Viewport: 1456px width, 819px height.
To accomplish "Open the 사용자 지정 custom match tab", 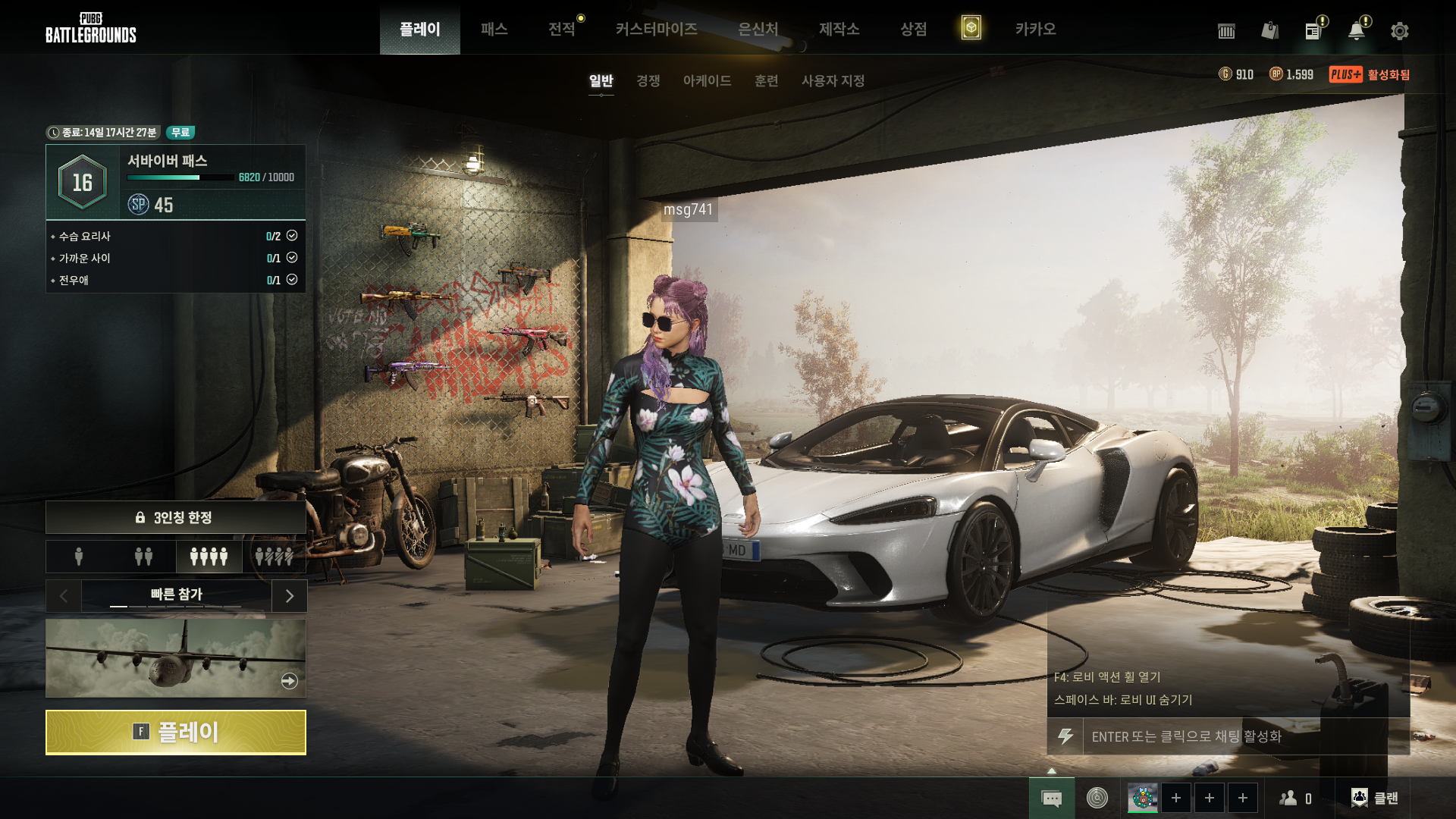I will (833, 80).
